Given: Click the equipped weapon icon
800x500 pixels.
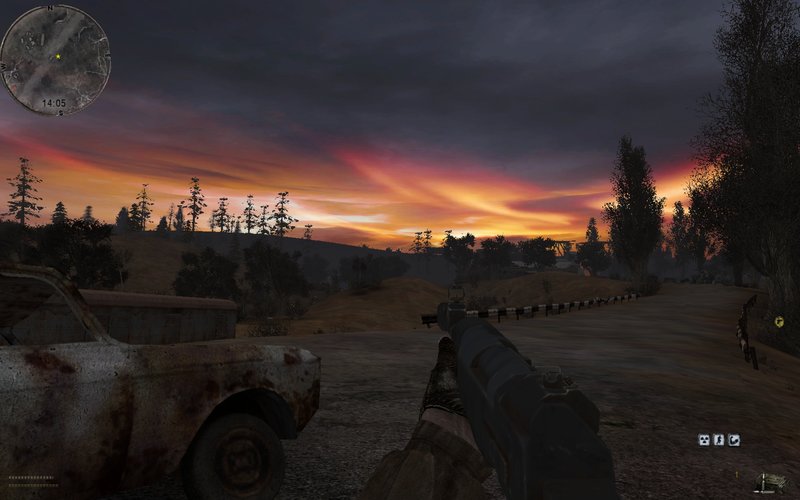Looking at the screenshot, I should (769, 483).
